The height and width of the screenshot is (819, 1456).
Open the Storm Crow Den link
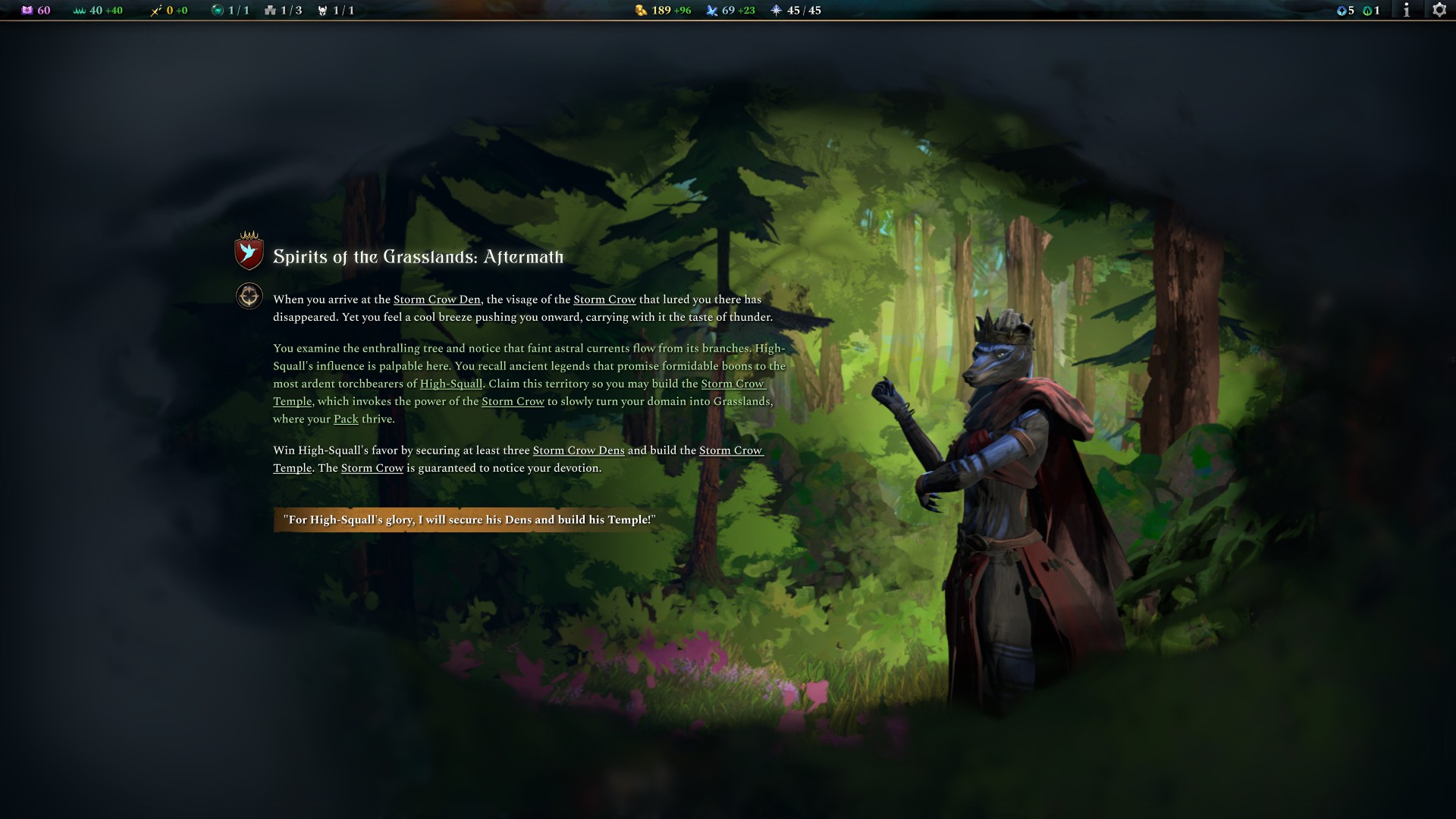click(437, 299)
